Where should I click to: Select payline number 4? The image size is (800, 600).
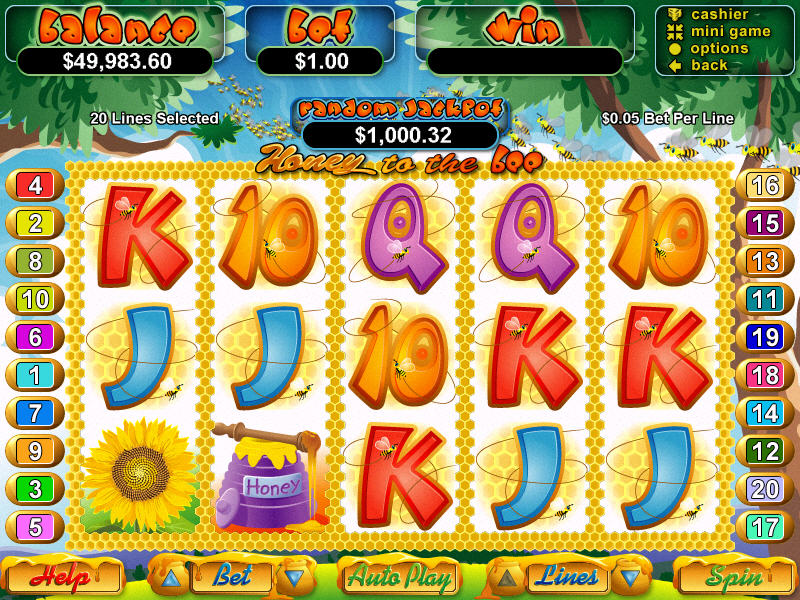[35, 186]
